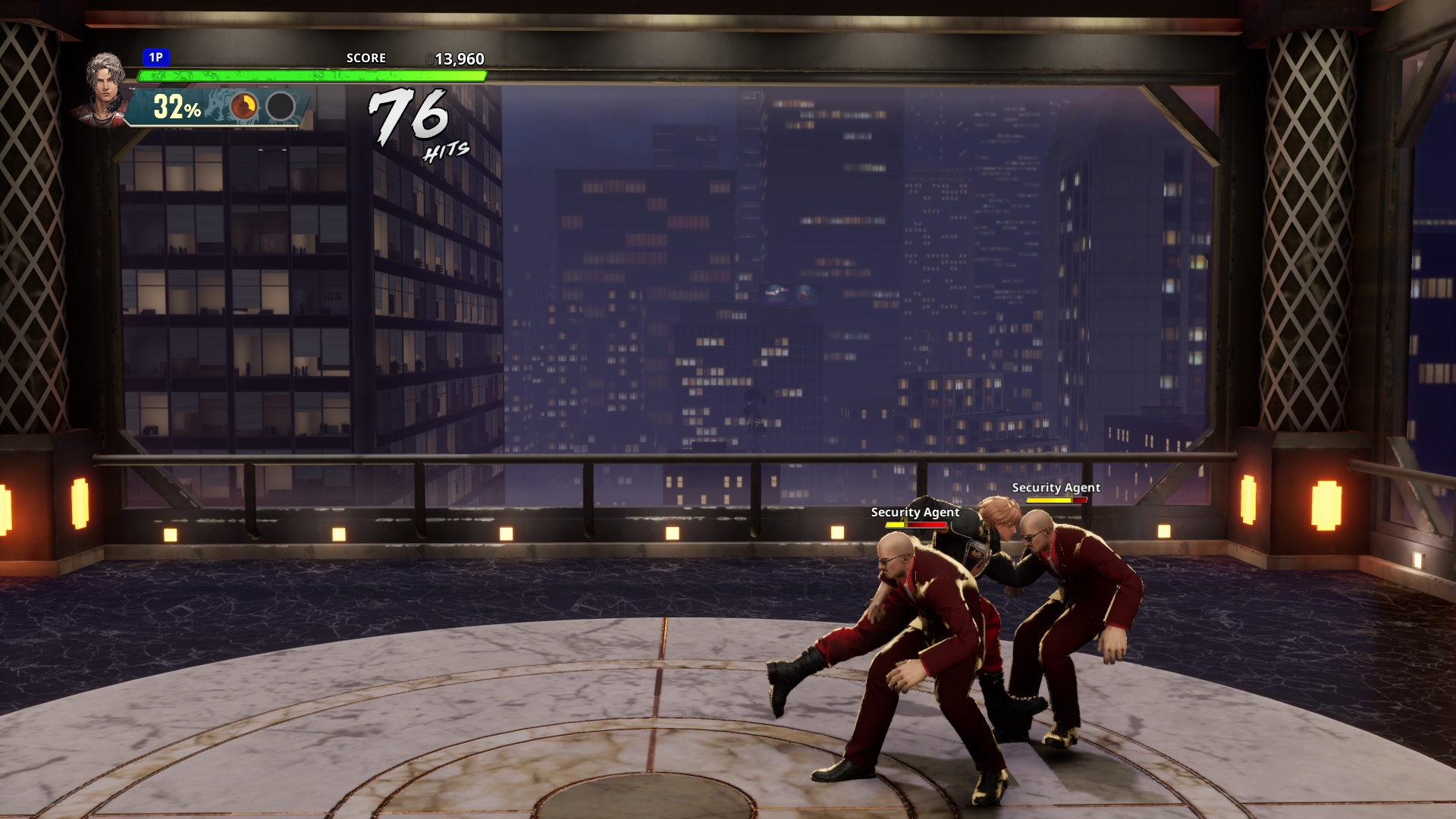Select the empty dark special orb
Image resolution: width=1456 pixels, height=819 pixels.
[x=281, y=107]
